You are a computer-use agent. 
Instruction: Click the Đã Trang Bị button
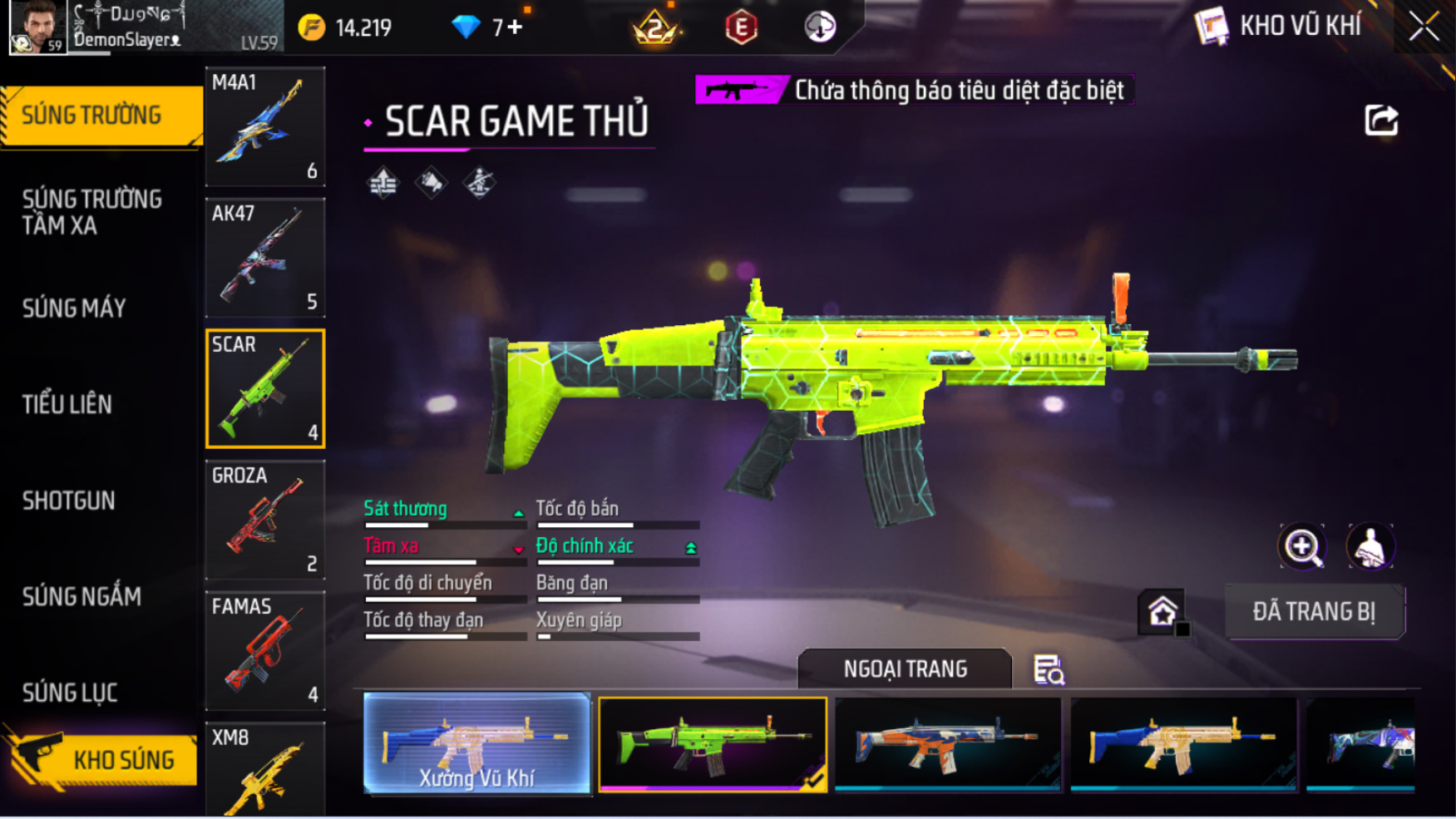pos(1314,612)
